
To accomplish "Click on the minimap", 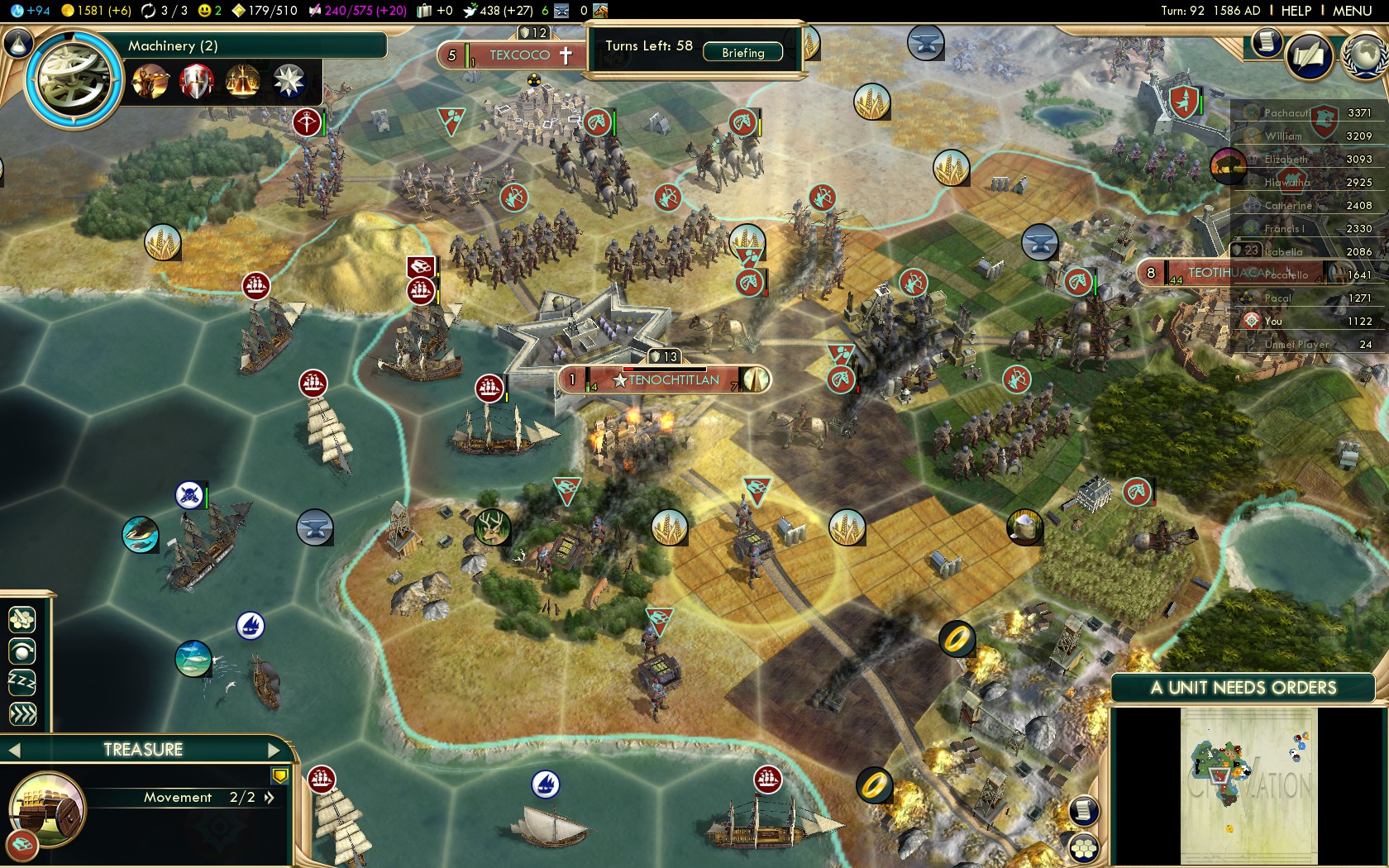I will [1248, 785].
